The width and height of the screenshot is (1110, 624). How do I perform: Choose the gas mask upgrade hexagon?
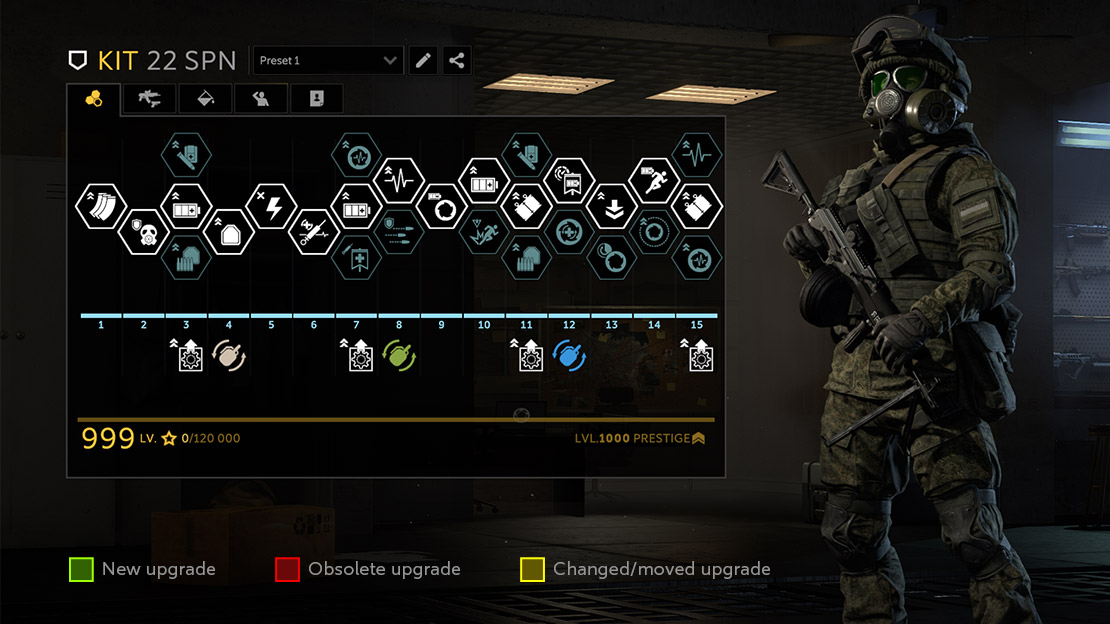click(x=144, y=233)
